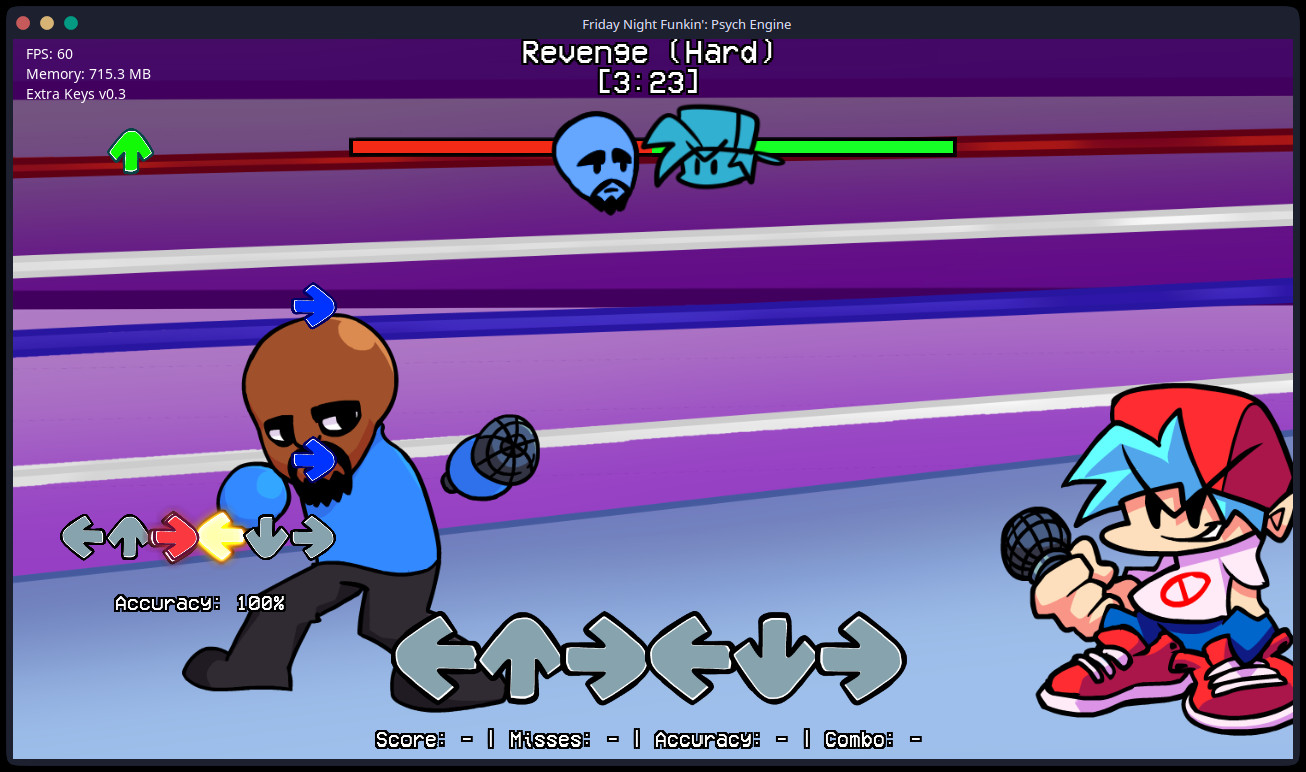The image size is (1306, 772).
Task: Click the opponent's gray up arrow receptor
Action: [128, 536]
